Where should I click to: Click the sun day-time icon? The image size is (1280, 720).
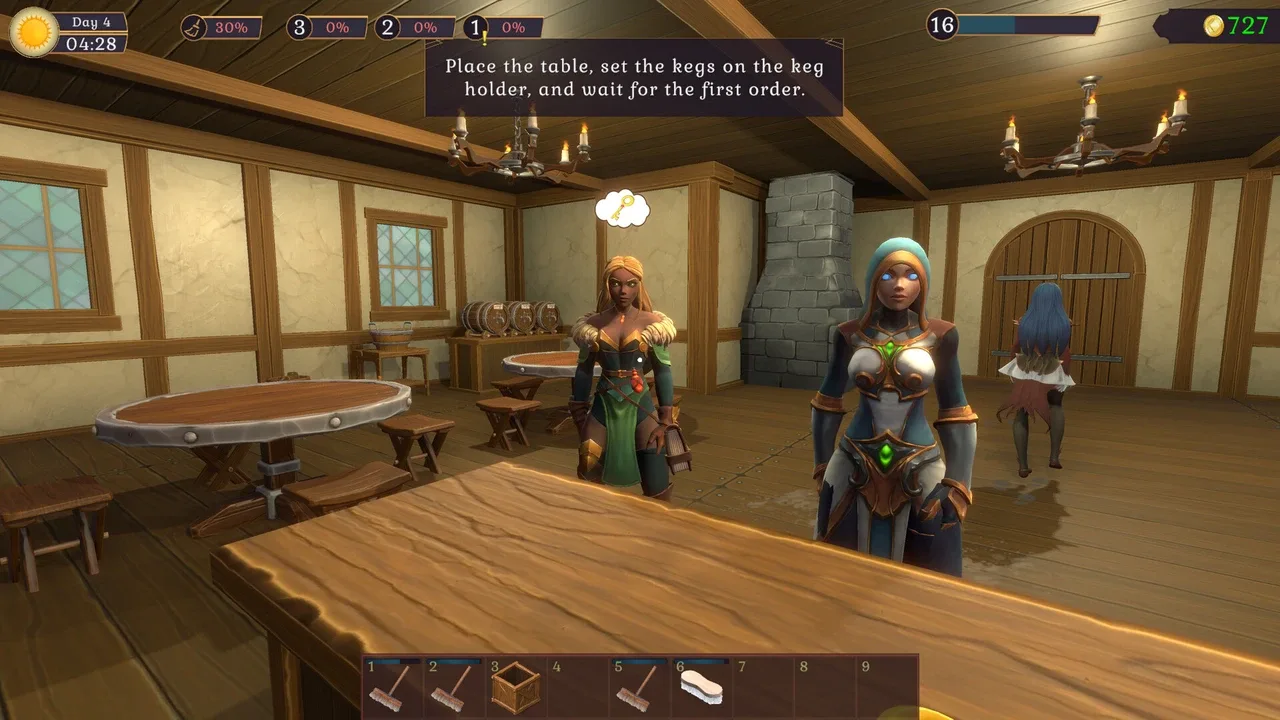(34, 32)
